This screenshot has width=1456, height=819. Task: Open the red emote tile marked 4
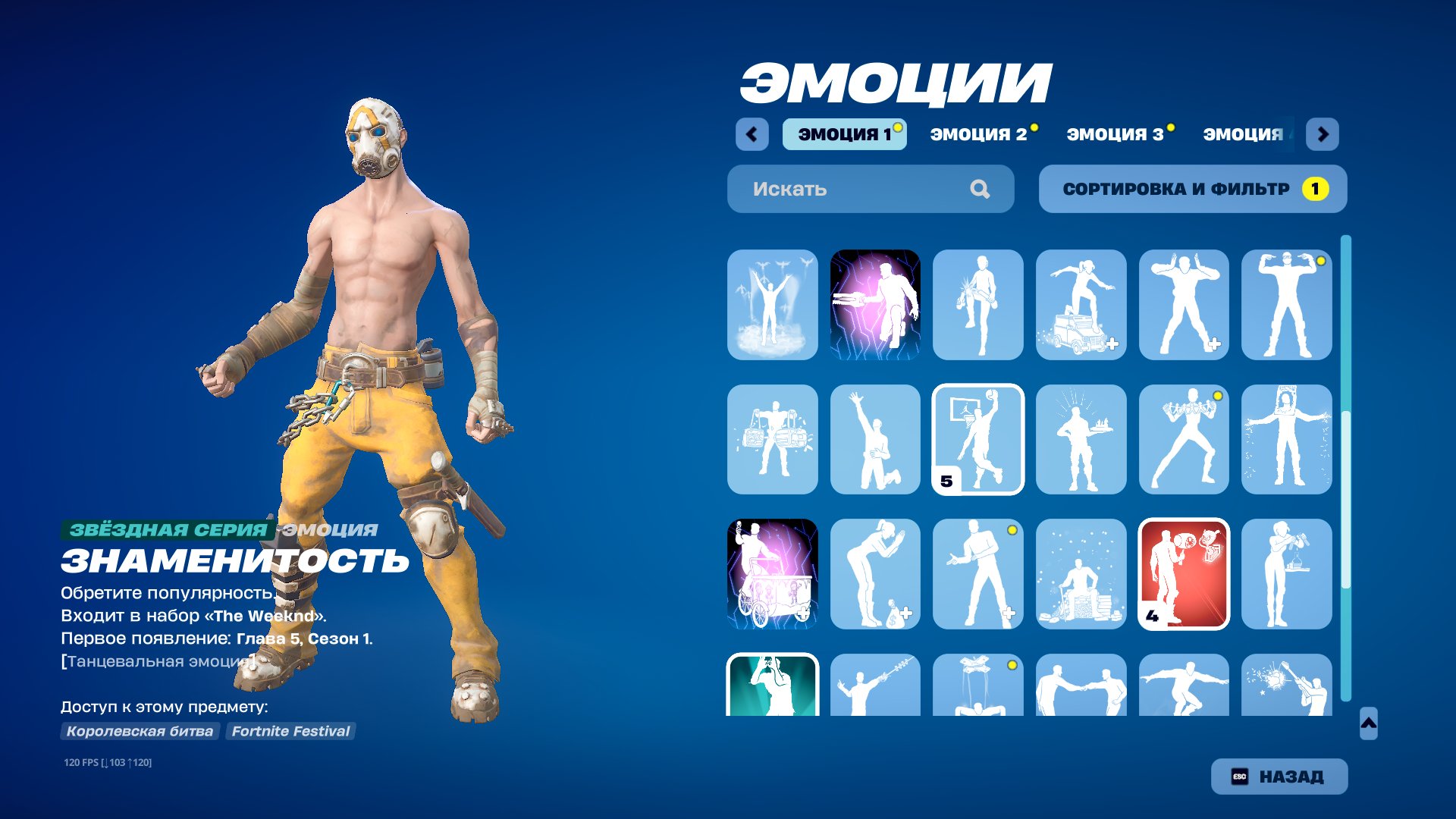pos(1185,574)
